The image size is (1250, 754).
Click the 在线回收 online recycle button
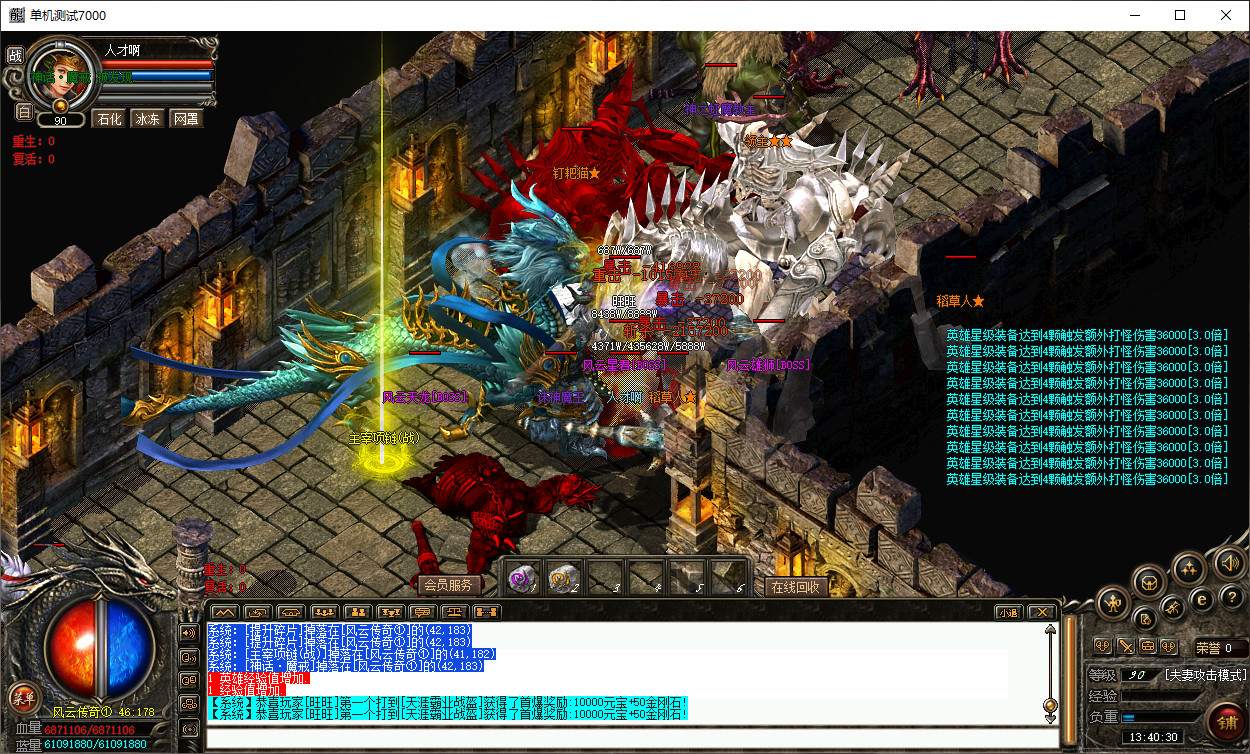pyautogui.click(x=796, y=587)
